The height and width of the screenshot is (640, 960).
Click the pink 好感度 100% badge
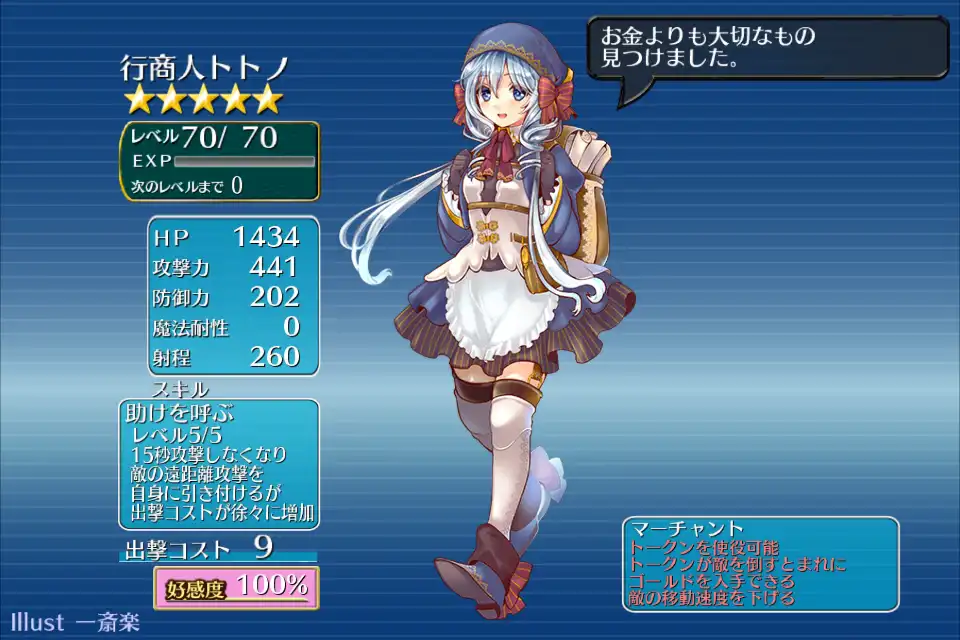tap(236, 588)
